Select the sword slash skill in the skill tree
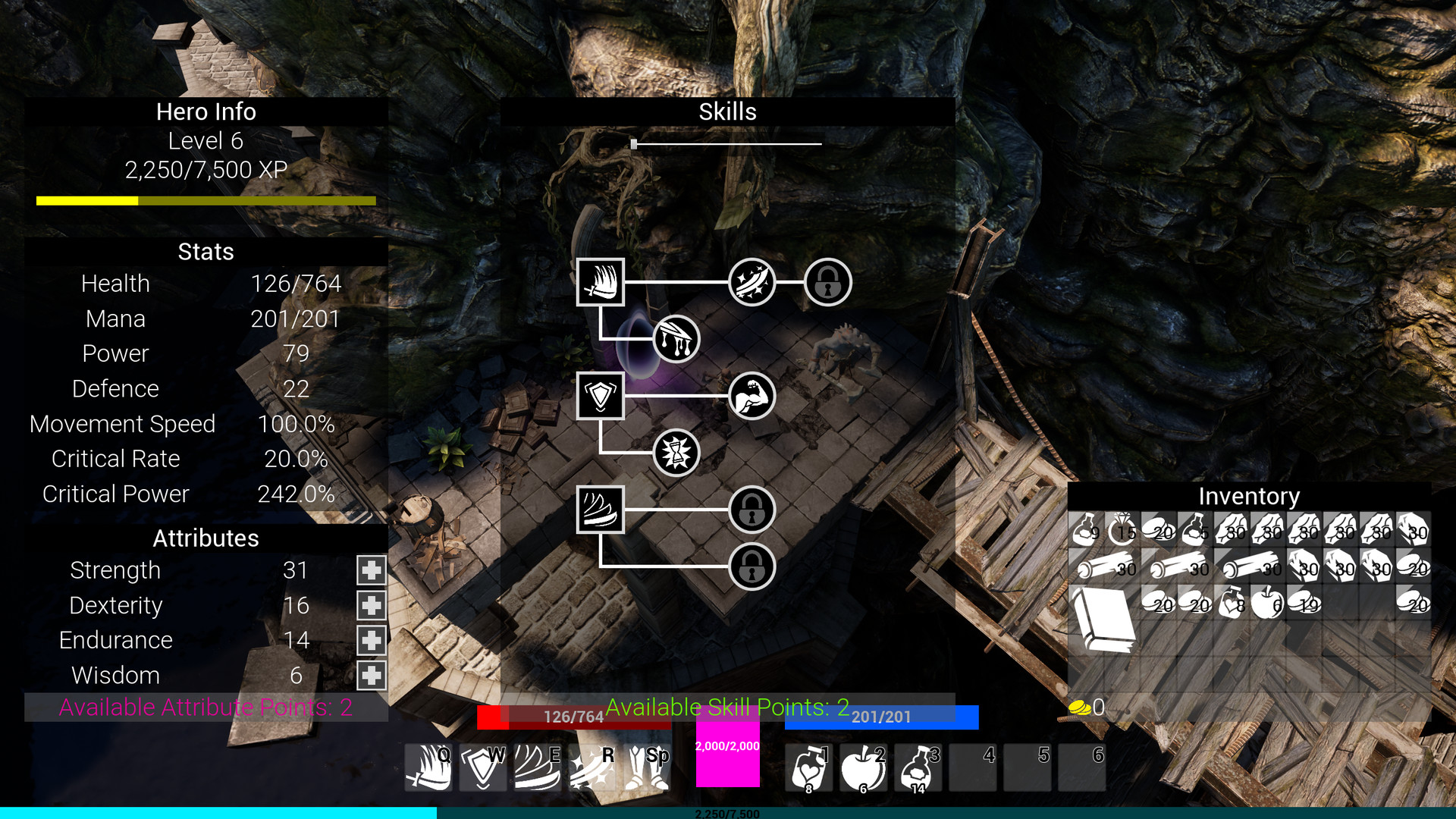1456x819 pixels. [600, 281]
